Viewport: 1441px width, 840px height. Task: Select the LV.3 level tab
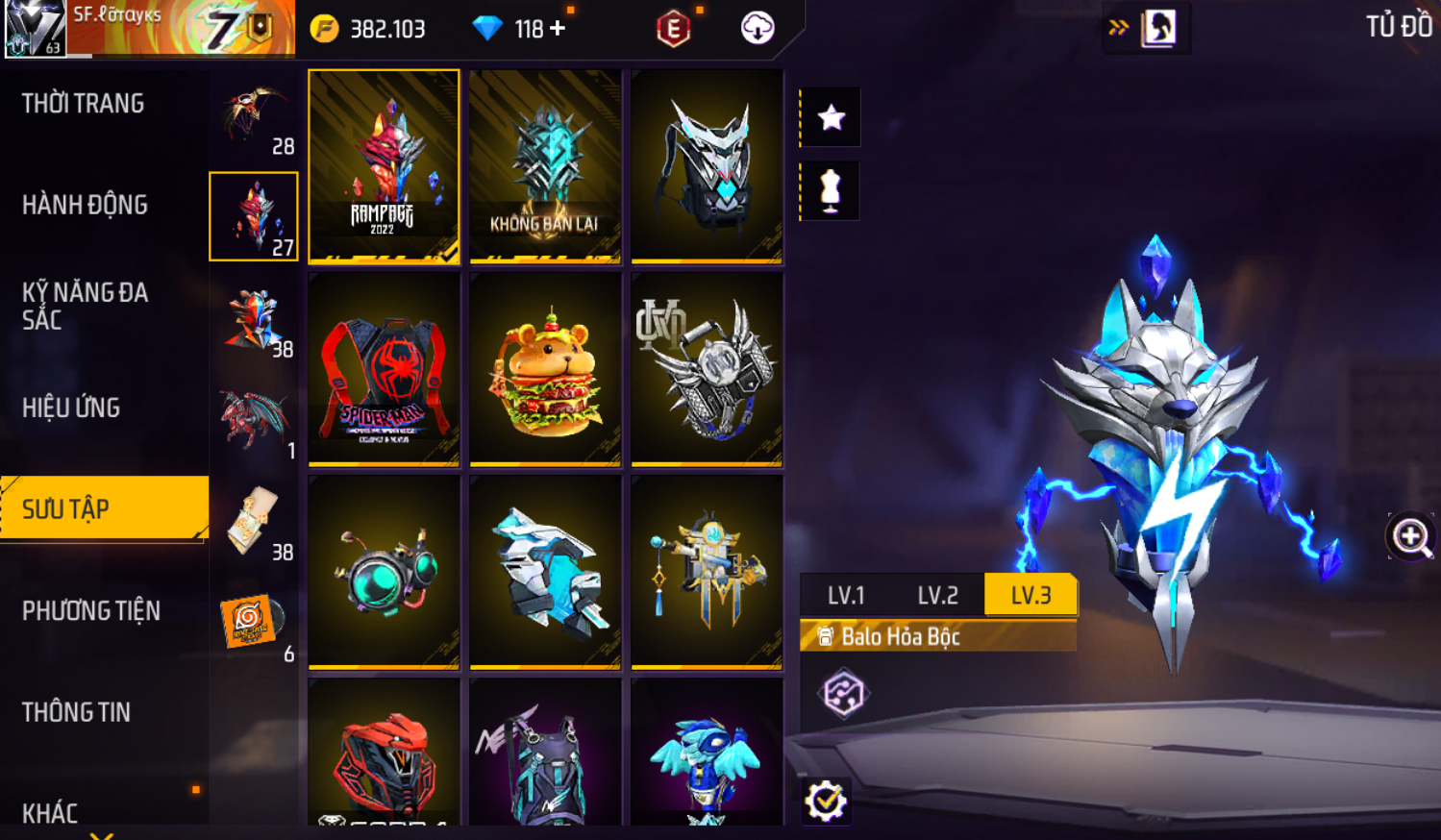coord(1031,596)
